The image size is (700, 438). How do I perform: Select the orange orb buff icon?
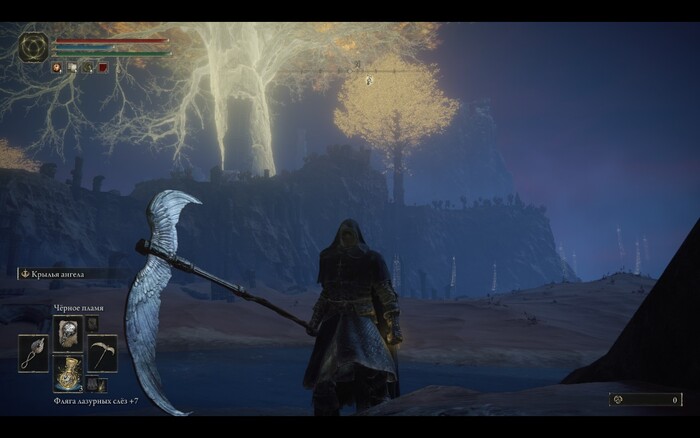coord(57,67)
